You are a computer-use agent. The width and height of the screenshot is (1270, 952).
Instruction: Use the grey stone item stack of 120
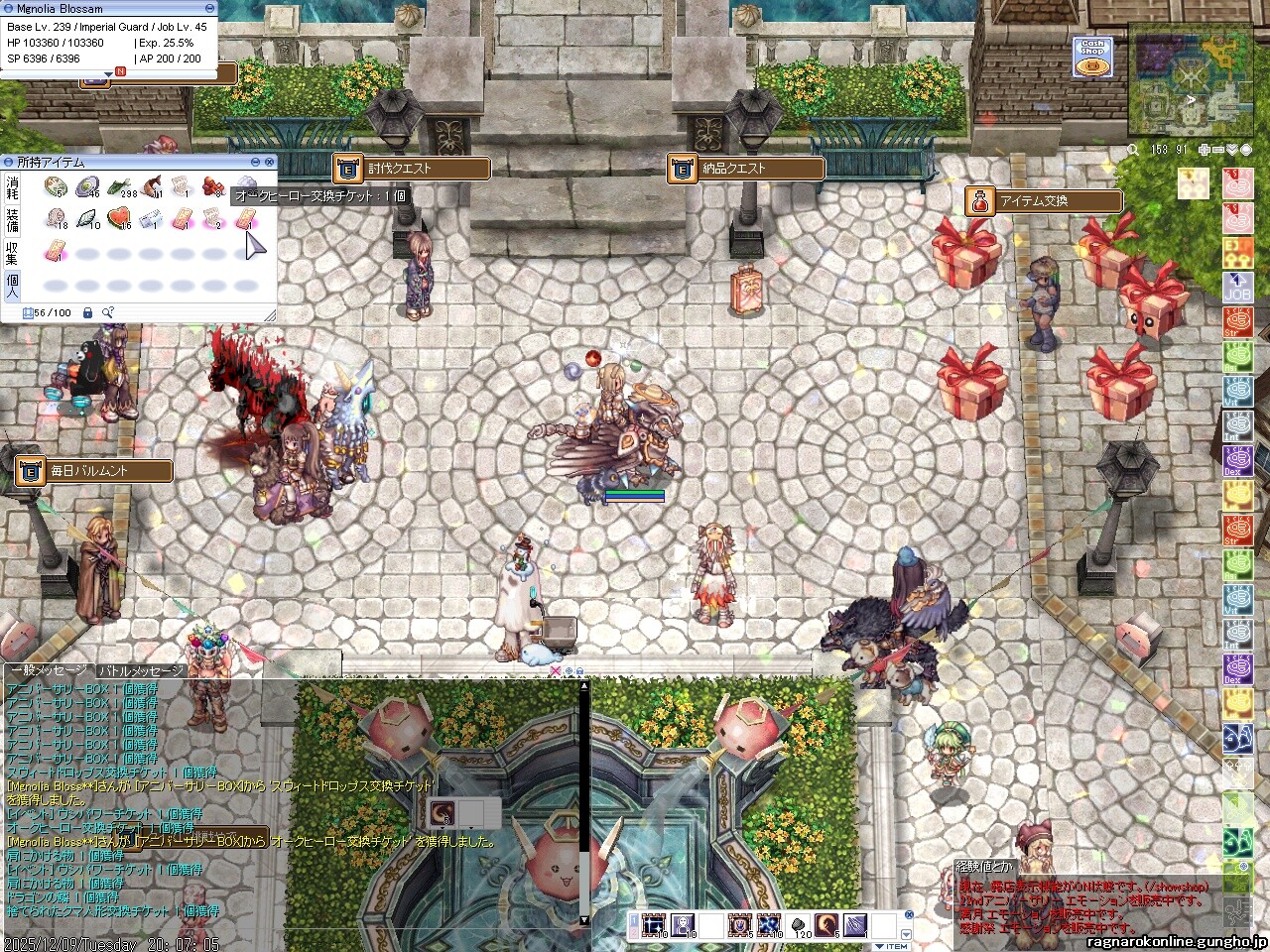click(800, 926)
